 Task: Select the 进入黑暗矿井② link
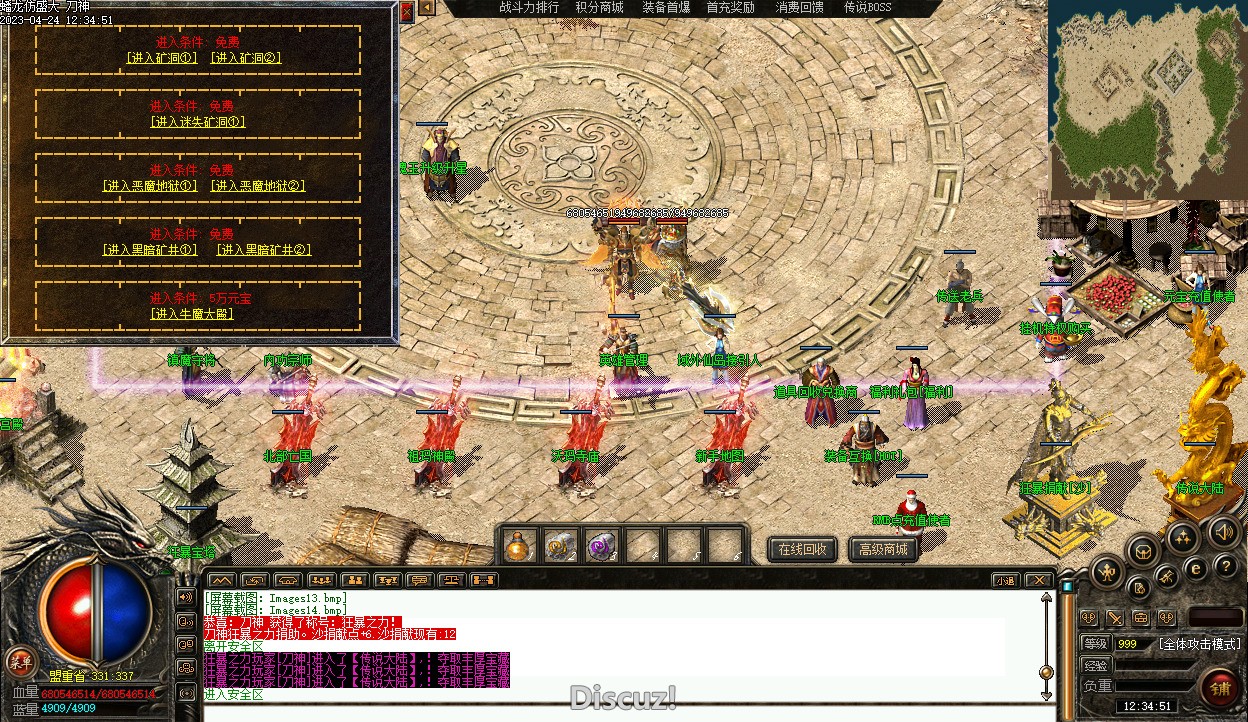(264, 250)
